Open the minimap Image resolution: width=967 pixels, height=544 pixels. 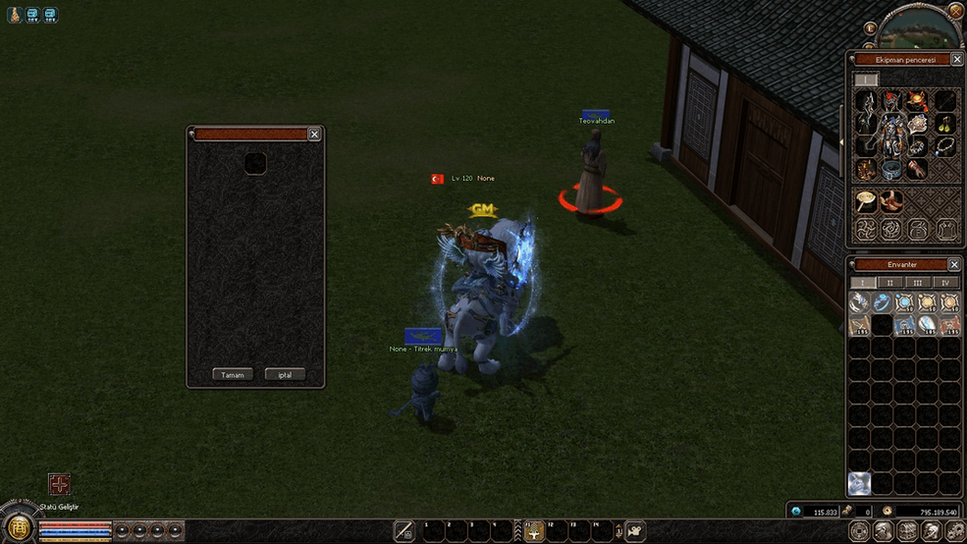pyautogui.click(x=920, y=27)
